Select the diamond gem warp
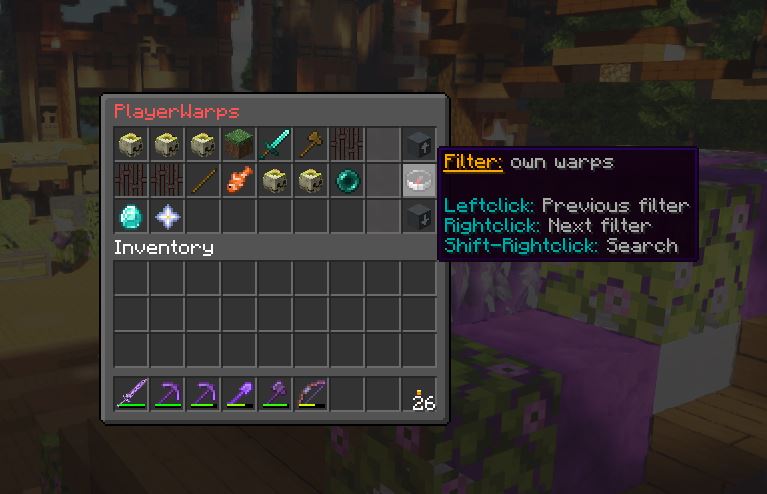Image resolution: width=767 pixels, height=494 pixels. (x=131, y=216)
